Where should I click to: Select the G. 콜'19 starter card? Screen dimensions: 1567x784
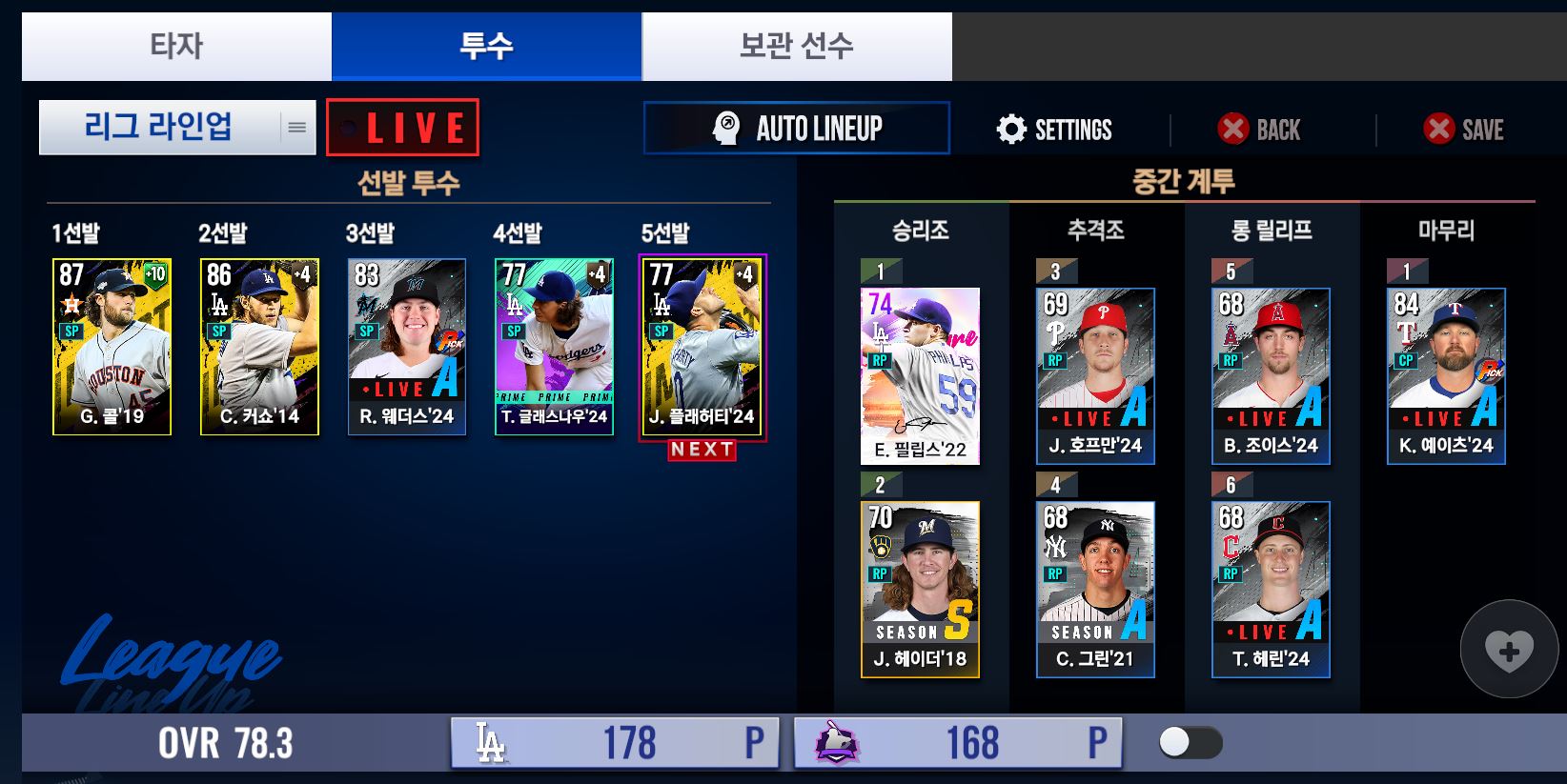click(112, 347)
